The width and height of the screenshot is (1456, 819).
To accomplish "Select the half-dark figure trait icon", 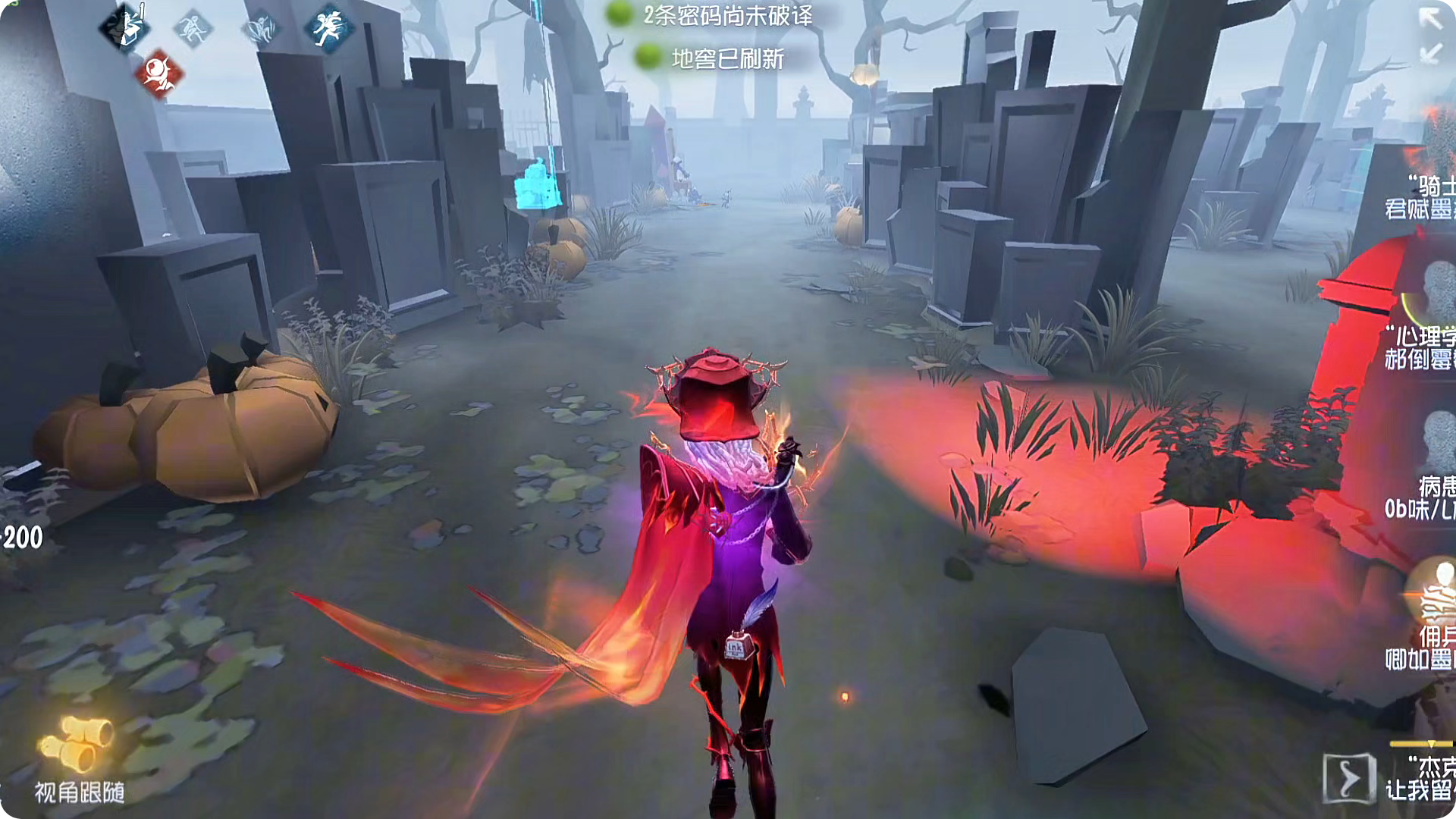I will (x=124, y=28).
